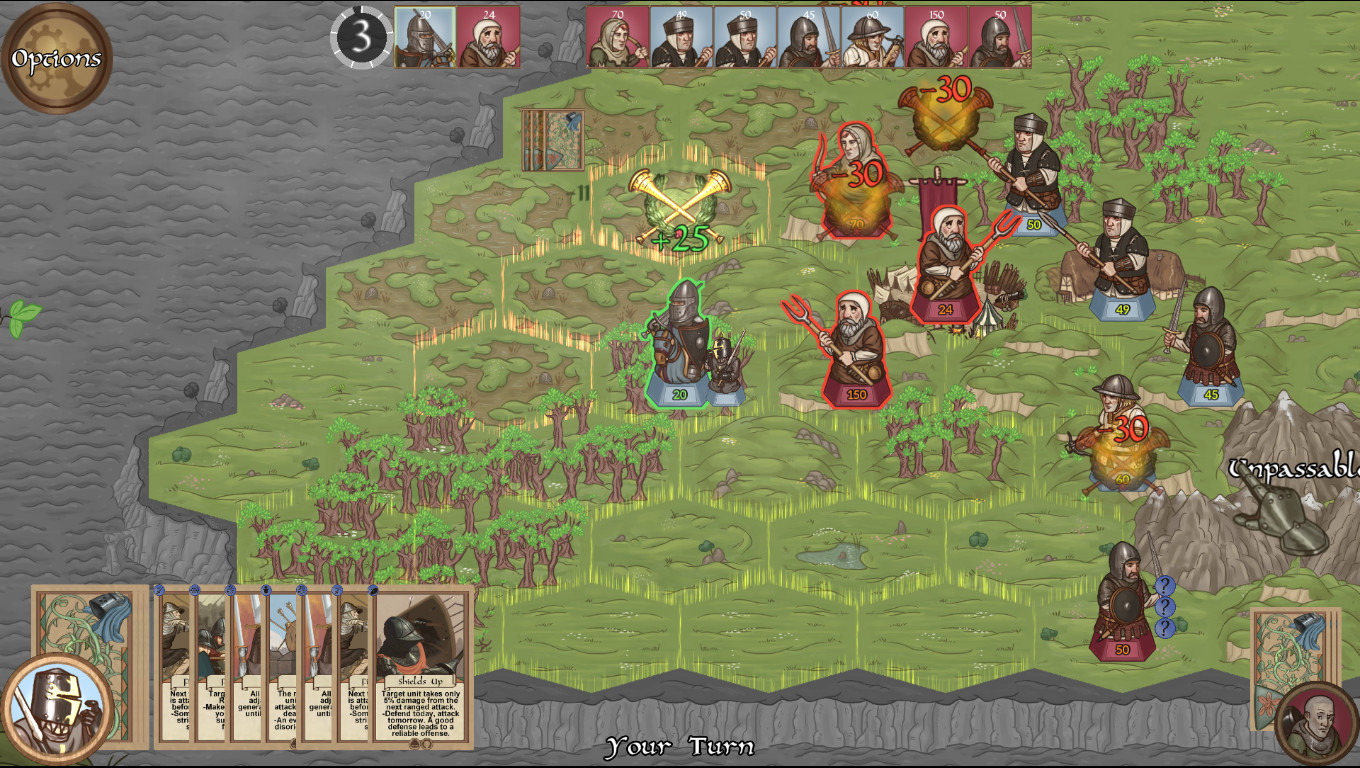
Task: Click the Your Turn banner at the bottom
Action: click(679, 748)
